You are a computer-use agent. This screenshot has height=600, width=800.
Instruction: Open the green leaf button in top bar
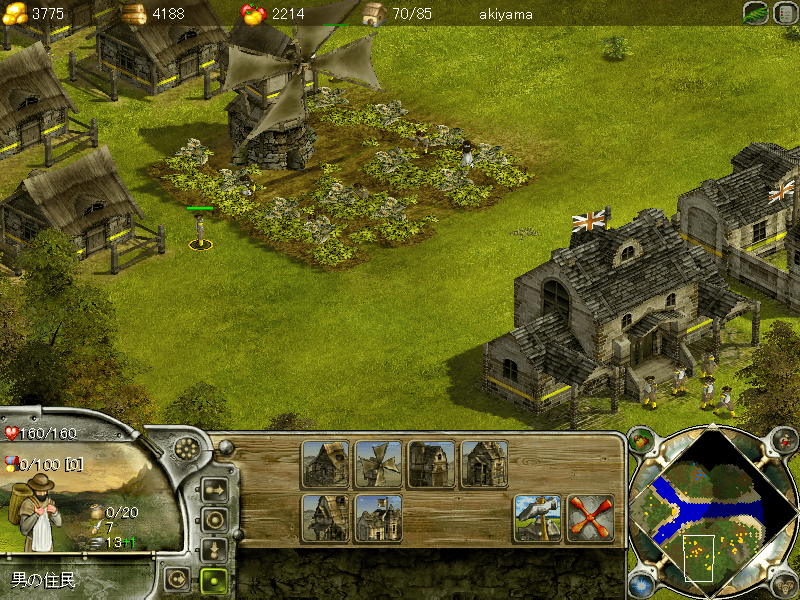coord(756,13)
